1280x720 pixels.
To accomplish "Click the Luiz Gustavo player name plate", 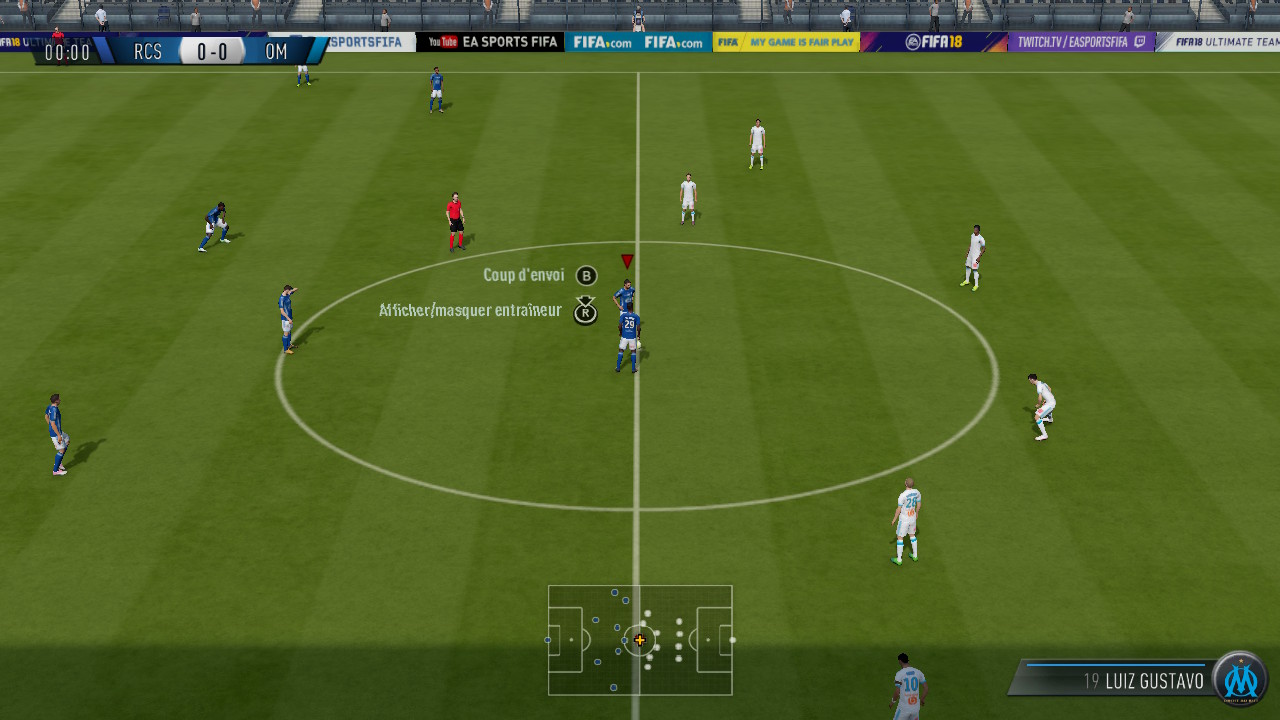I will (x=1146, y=681).
